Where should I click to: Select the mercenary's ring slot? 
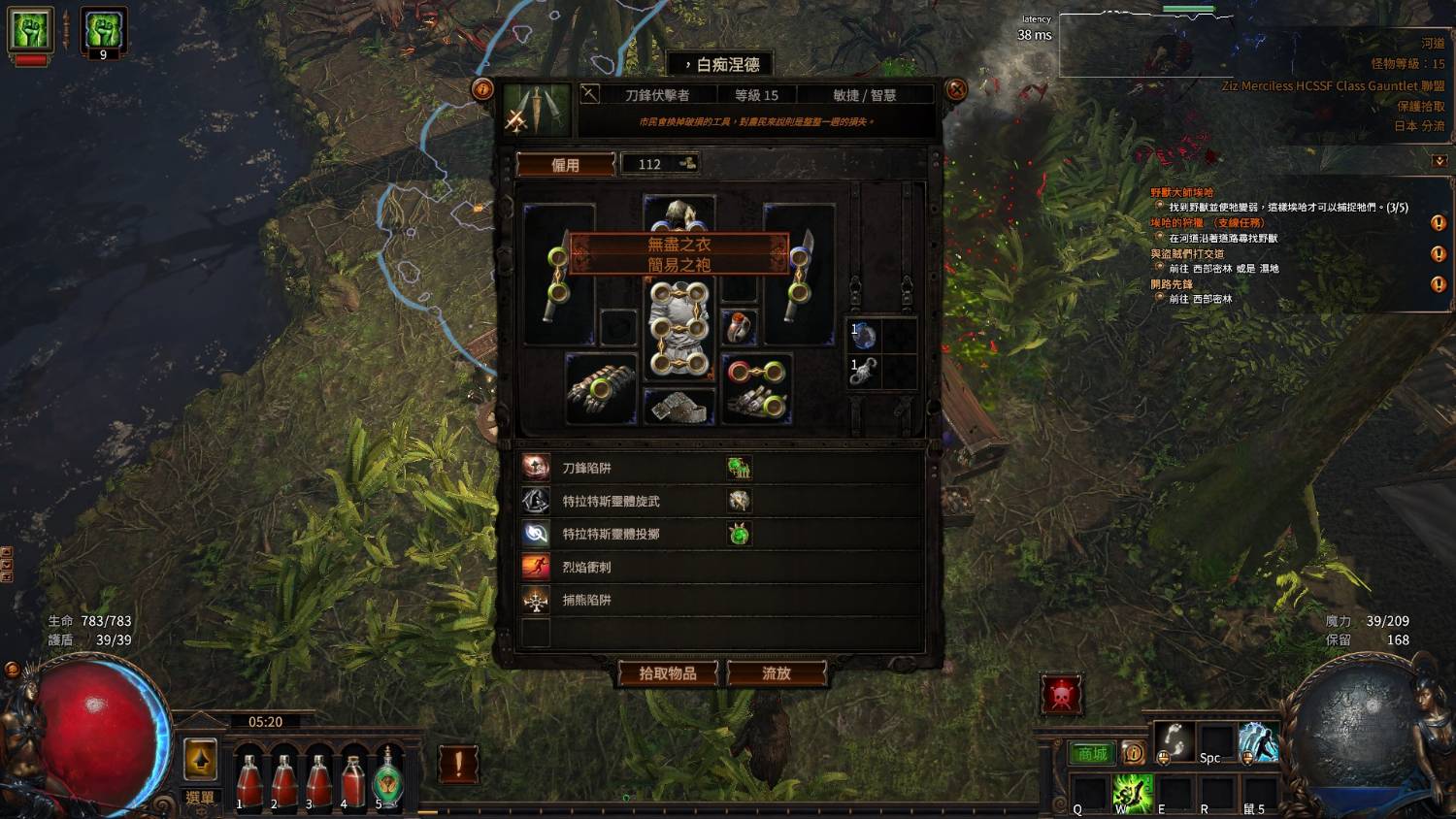click(x=739, y=327)
